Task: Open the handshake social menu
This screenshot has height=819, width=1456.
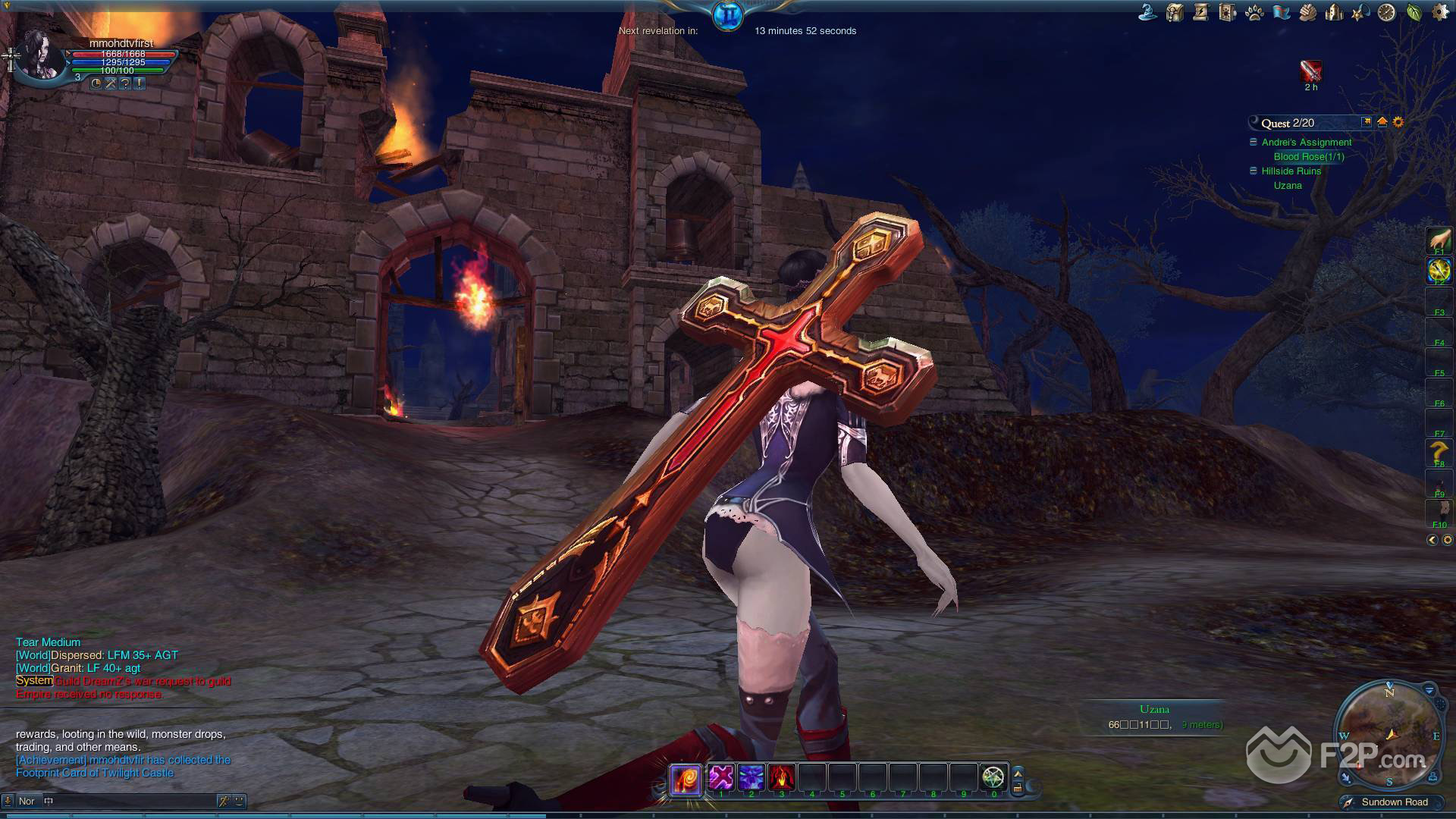Action: coord(1307,12)
